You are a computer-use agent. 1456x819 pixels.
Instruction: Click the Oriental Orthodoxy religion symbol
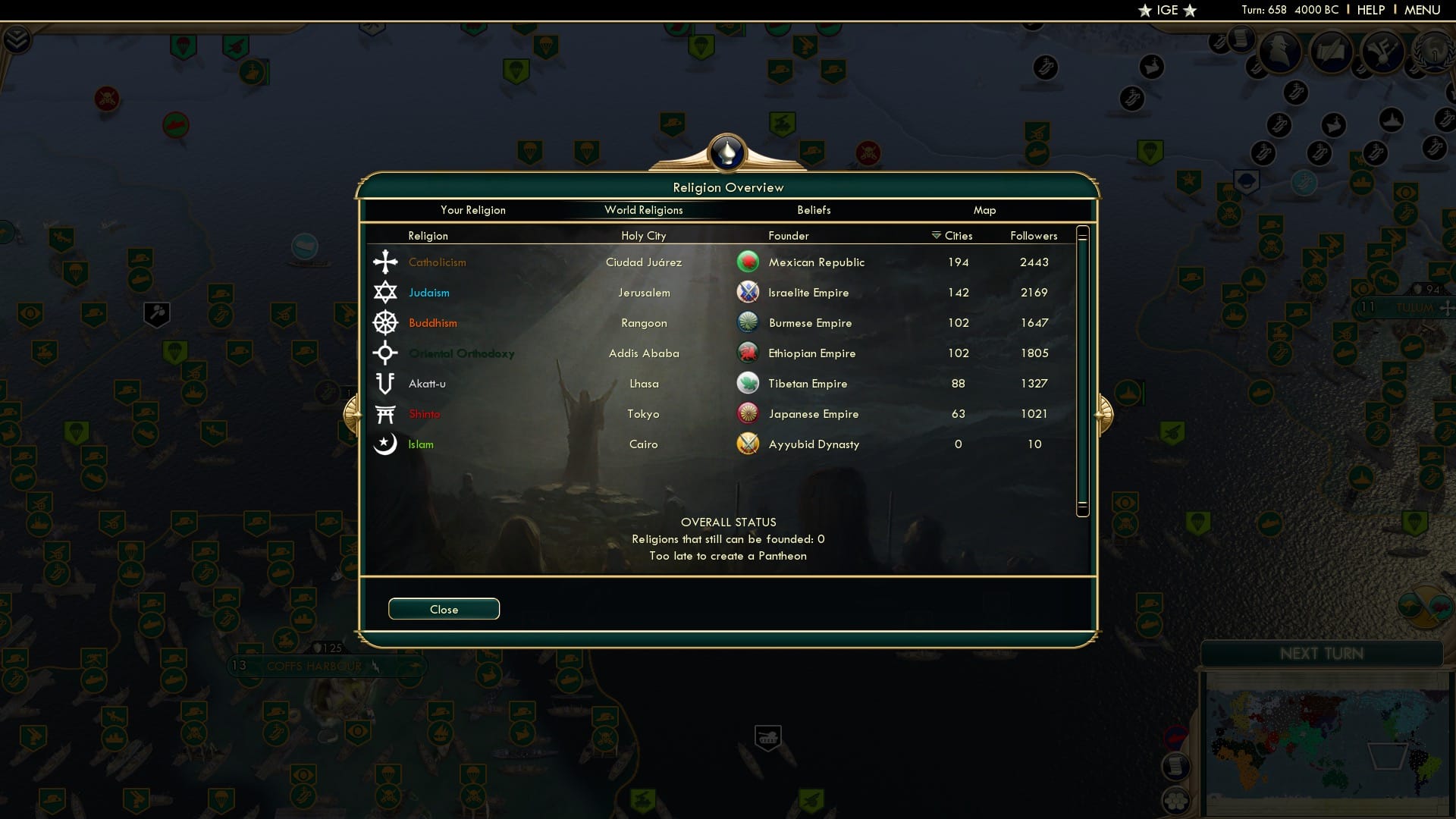(x=386, y=353)
